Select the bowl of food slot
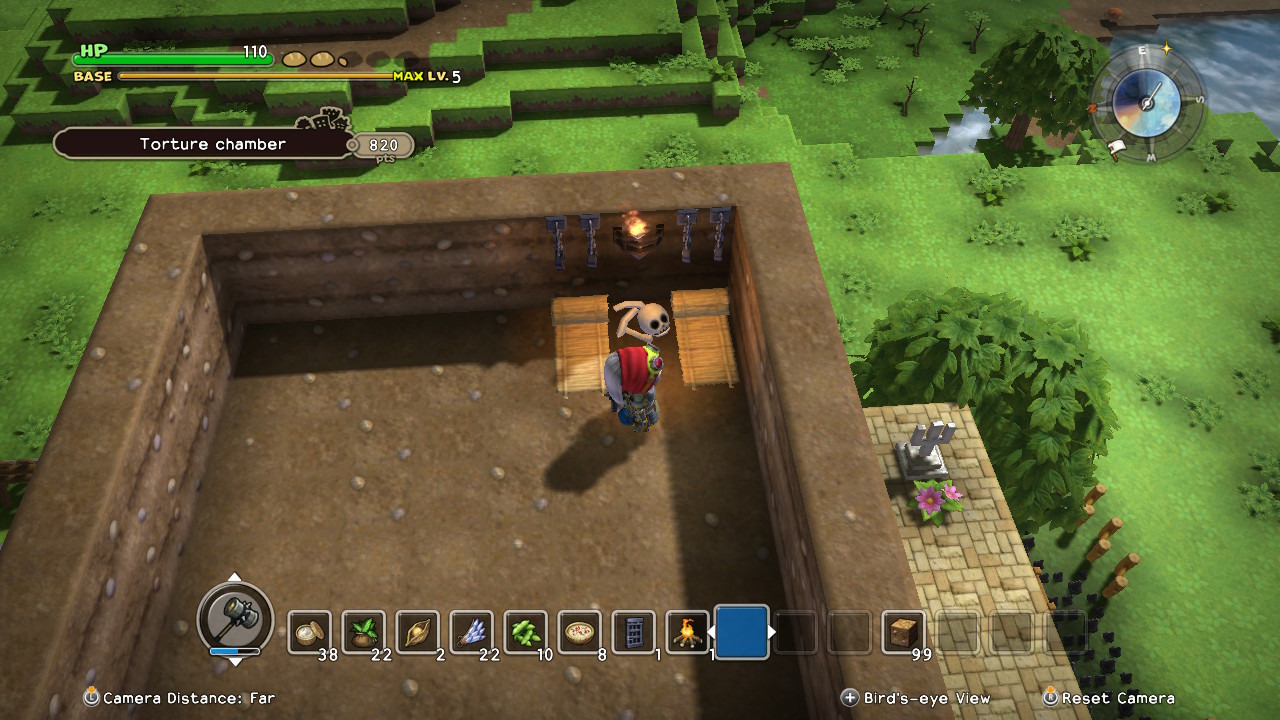The height and width of the screenshot is (720, 1280). point(580,632)
